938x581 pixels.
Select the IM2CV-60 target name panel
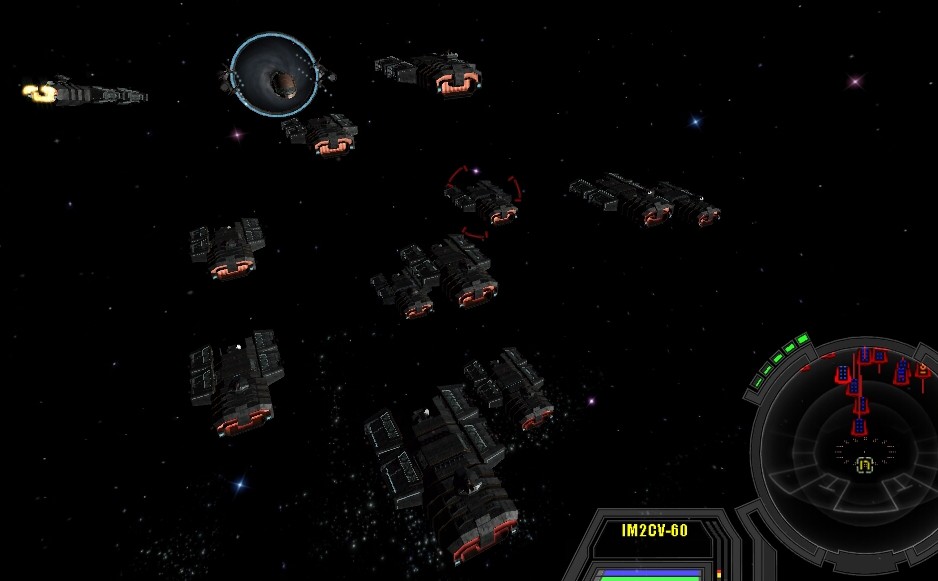click(655, 531)
